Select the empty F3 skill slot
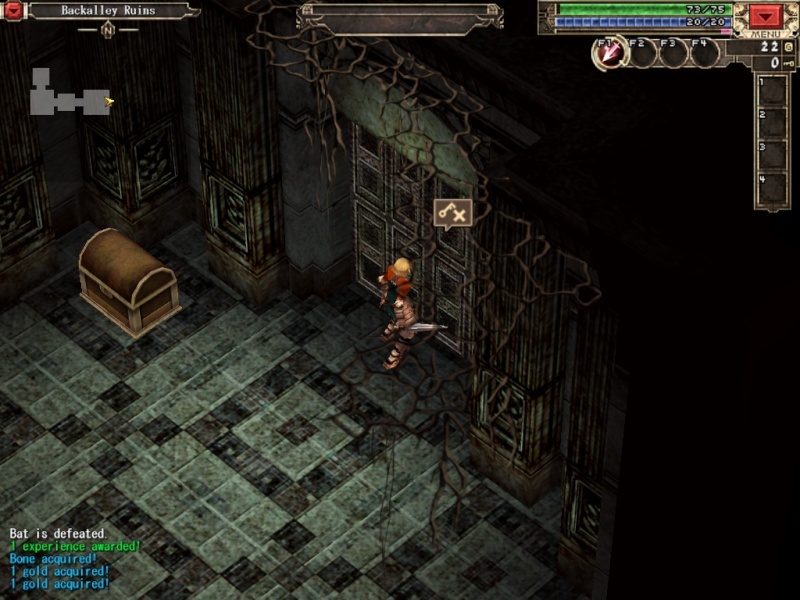Screen dimensions: 800x600 [x=673, y=53]
